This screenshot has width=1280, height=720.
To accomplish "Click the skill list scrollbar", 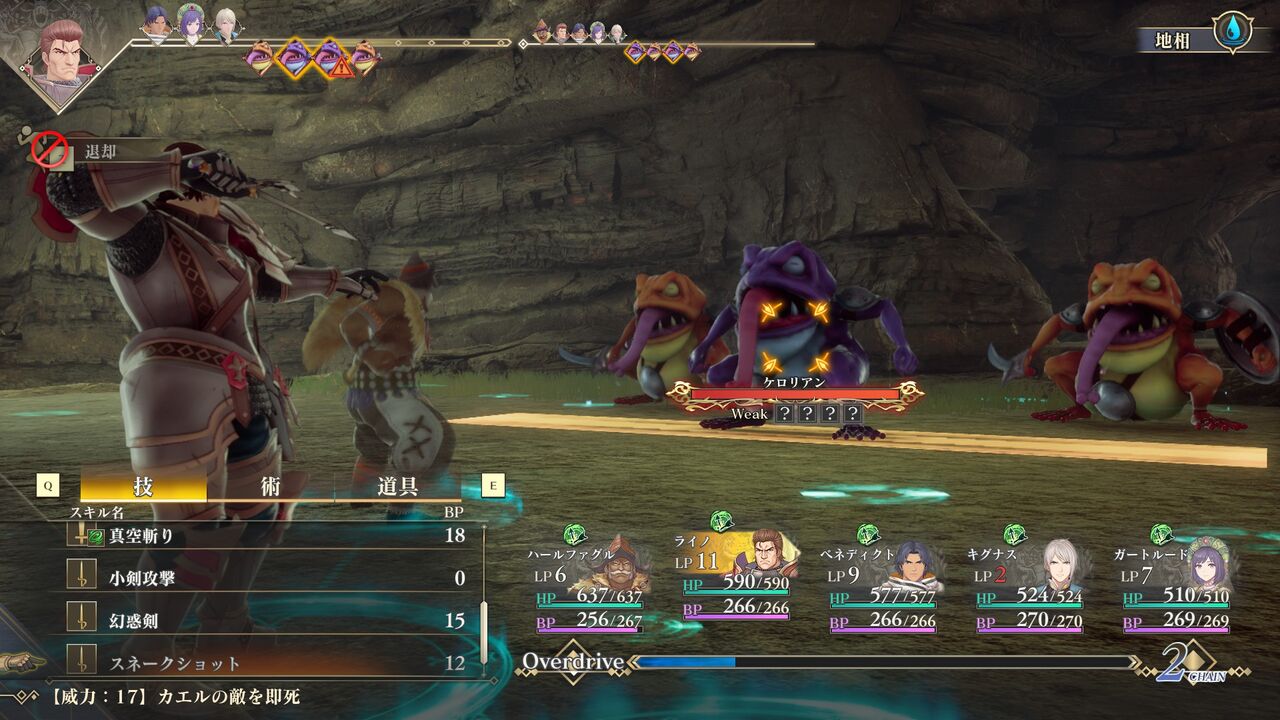I will [484, 630].
